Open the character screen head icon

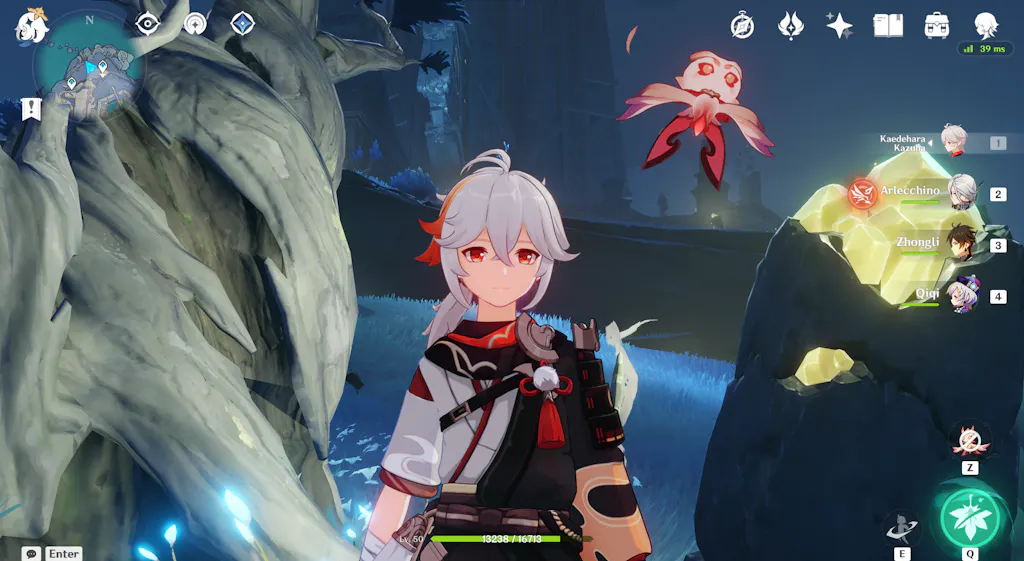point(986,26)
